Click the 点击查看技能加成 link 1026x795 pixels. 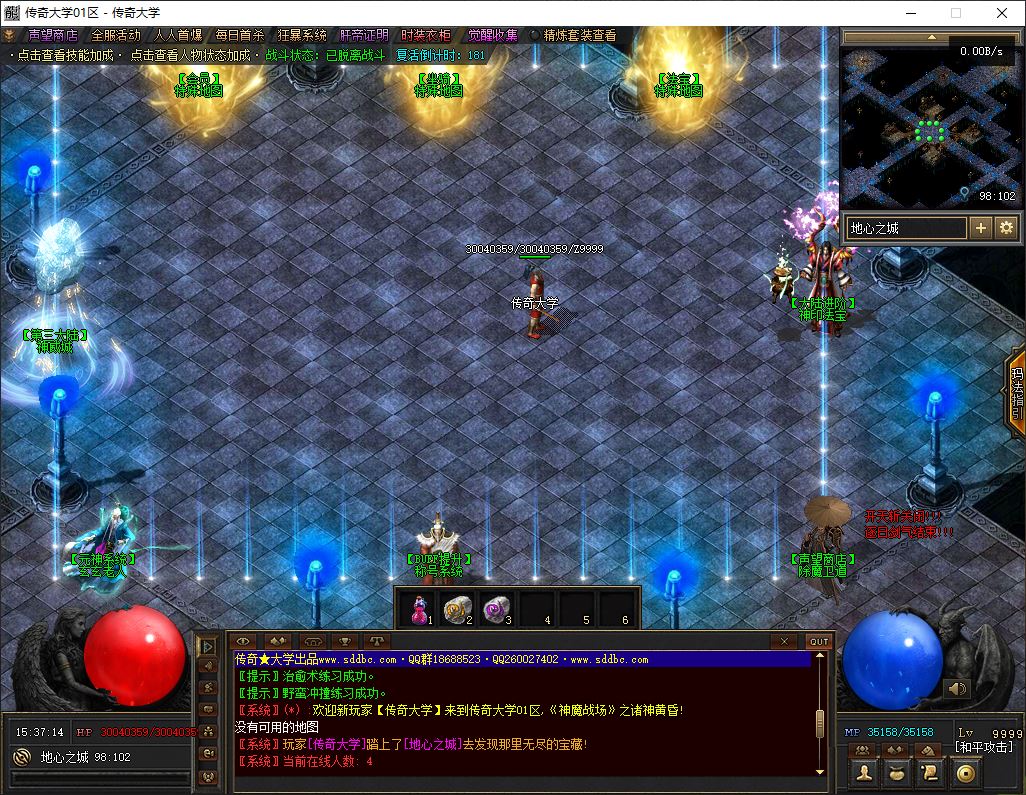pos(67,55)
